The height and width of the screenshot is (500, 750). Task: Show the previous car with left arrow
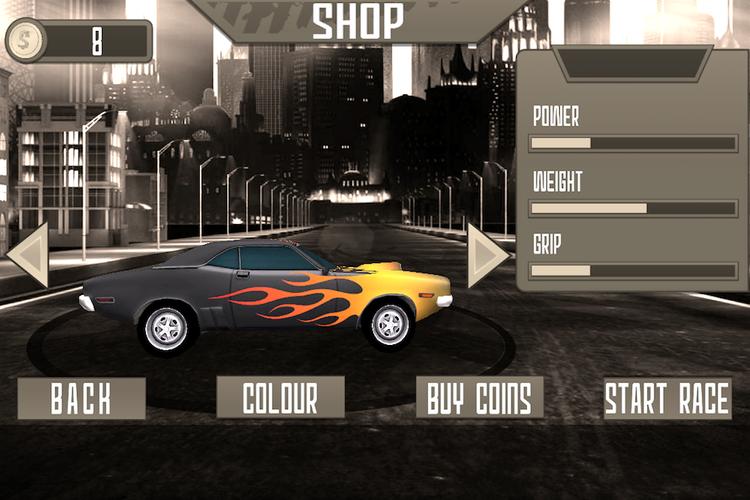tap(29, 255)
